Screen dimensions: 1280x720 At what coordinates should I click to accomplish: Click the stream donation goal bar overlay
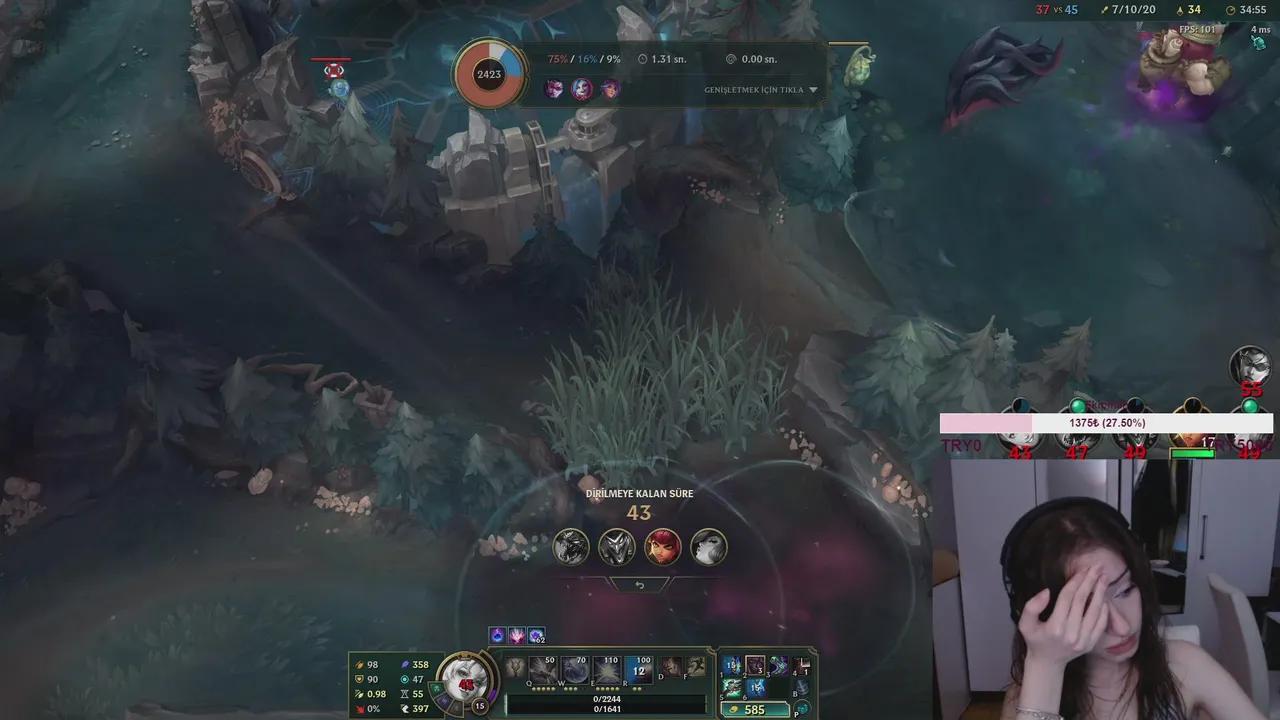(x=1106, y=423)
